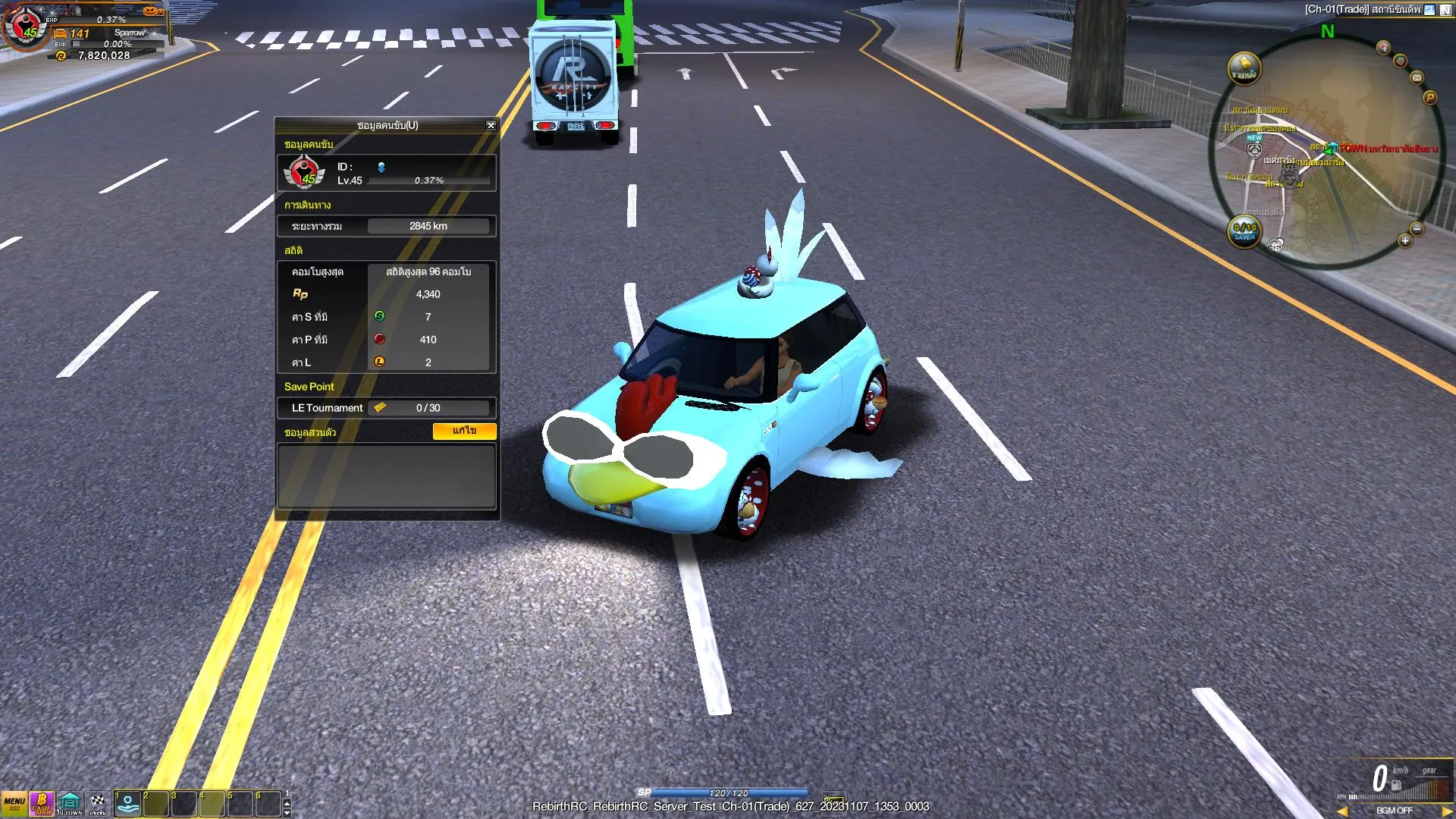This screenshot has height=819, width=1456.
Task: Zoom out the minimap
Action: [1417, 229]
